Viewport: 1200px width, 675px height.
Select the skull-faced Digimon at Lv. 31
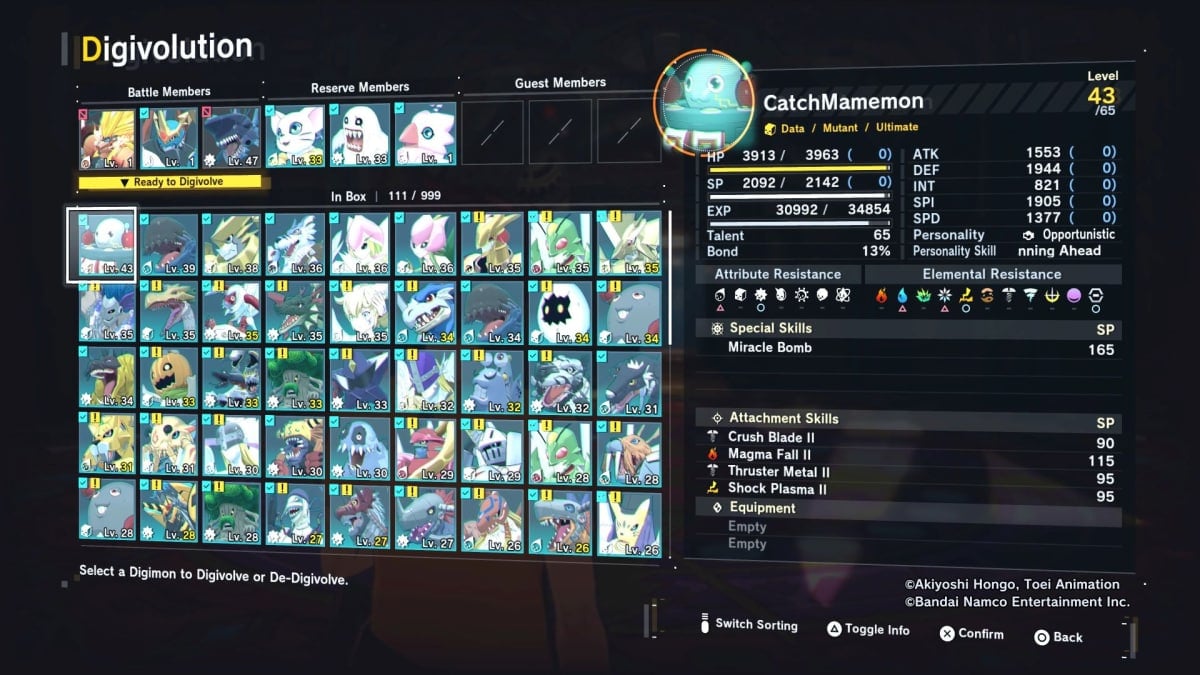click(168, 447)
